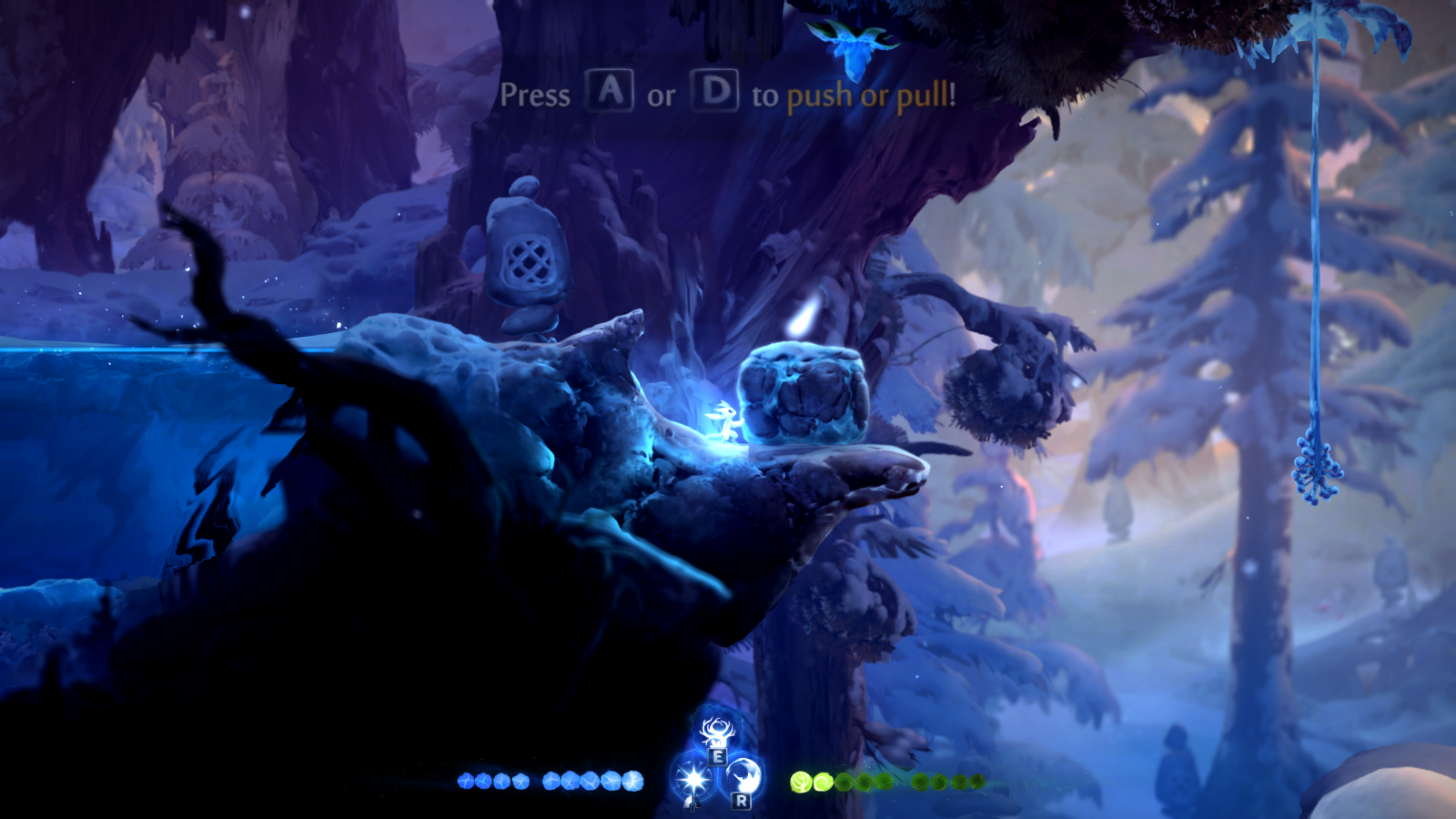
Task: Click the E keycap in the ability wheel
Action: pyautogui.click(x=718, y=756)
